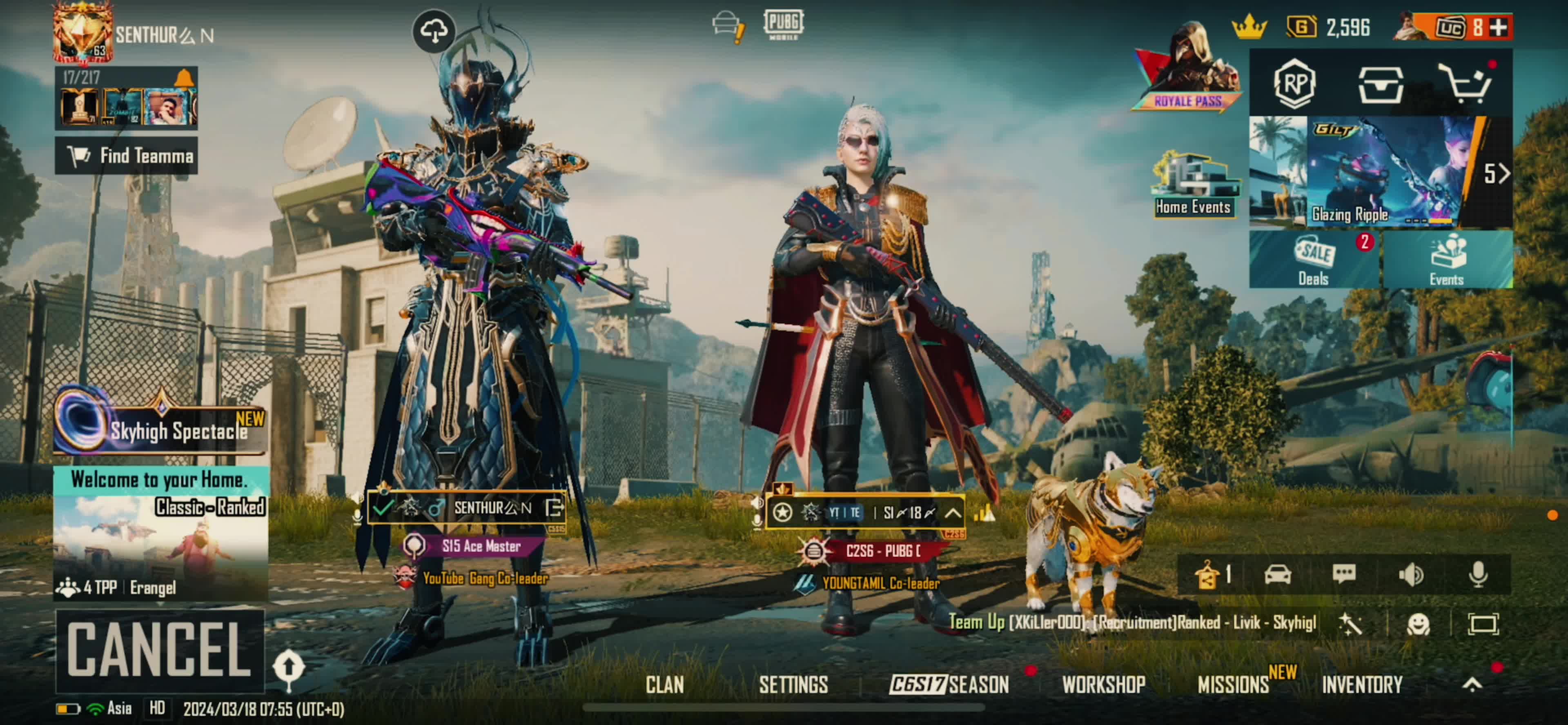Open the Clan menu
The height and width of the screenshot is (725, 1568).
[x=664, y=685]
